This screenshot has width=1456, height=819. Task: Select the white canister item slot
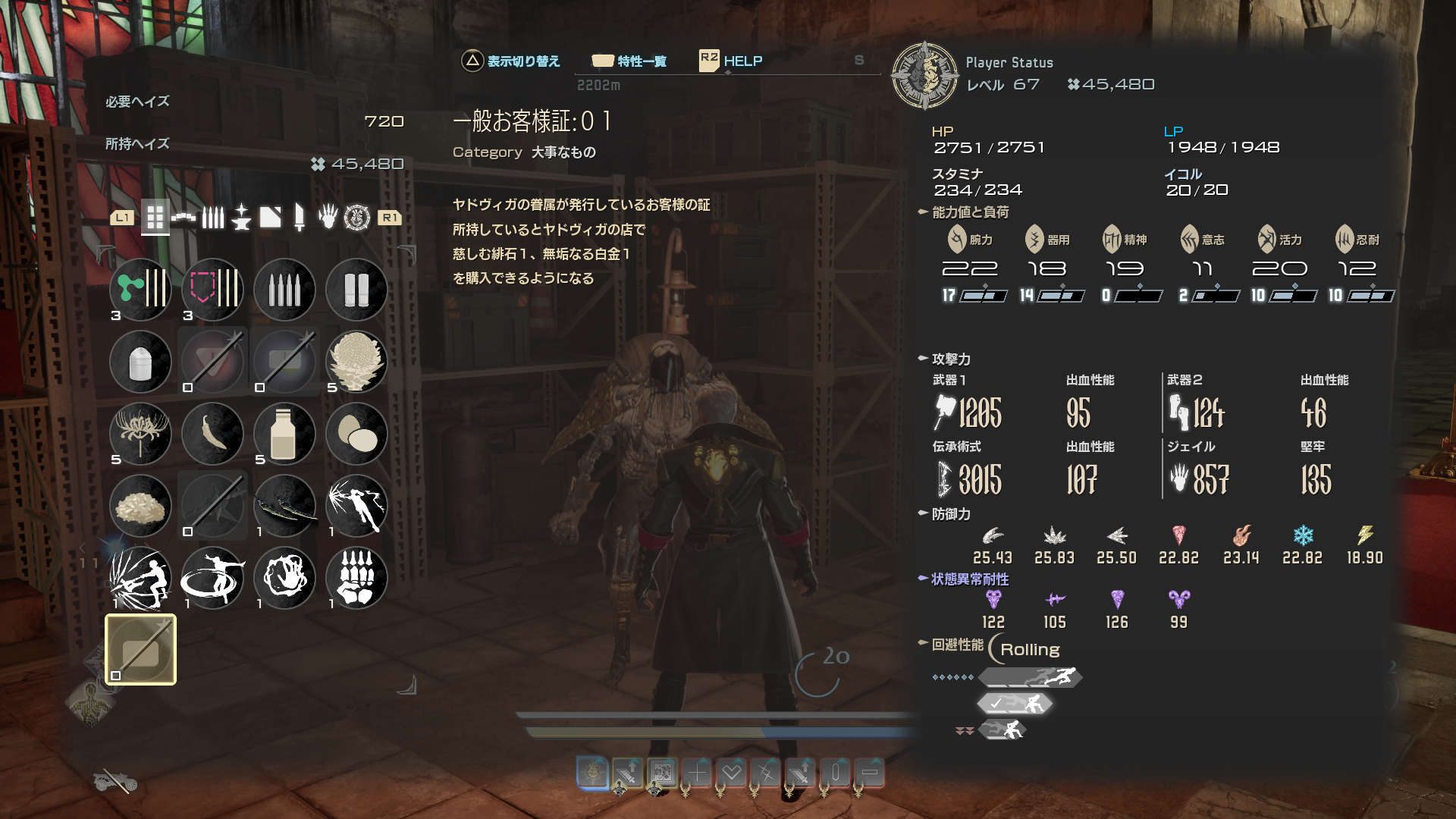(141, 362)
